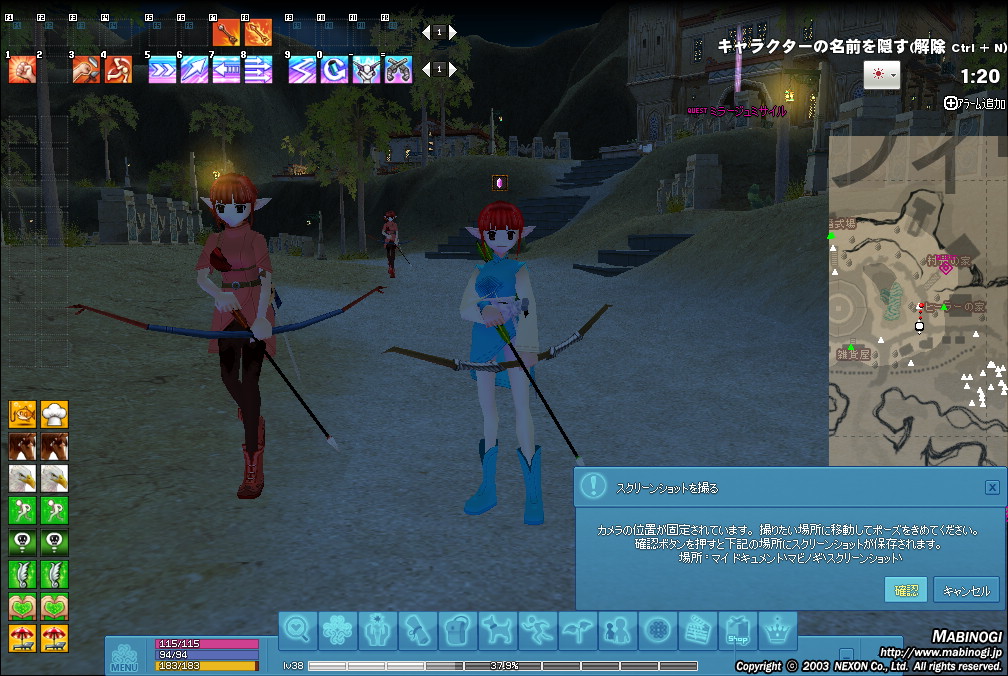Click the minimap

[x=917, y=300]
